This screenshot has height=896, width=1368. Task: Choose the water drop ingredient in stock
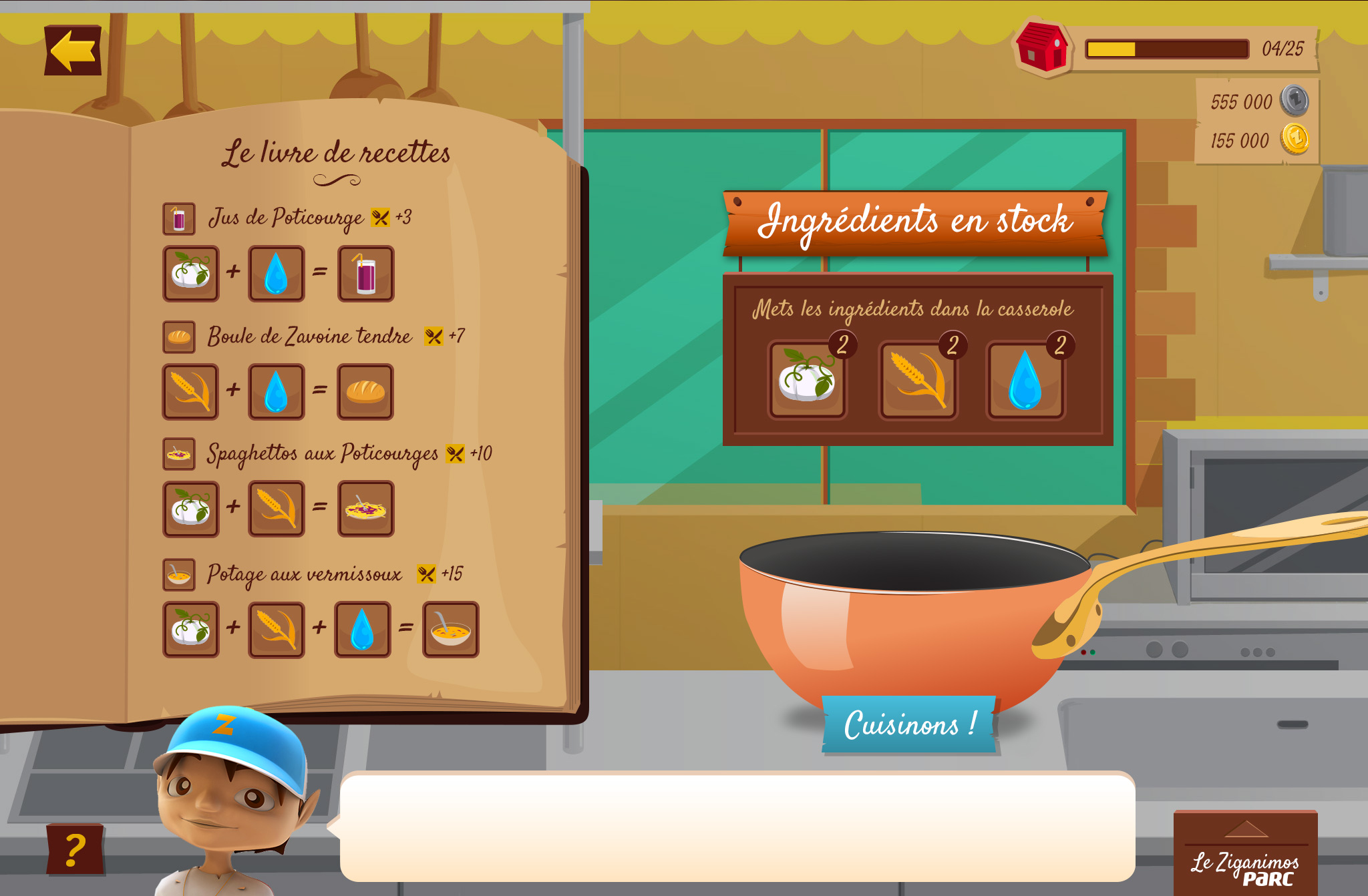coord(1025,380)
